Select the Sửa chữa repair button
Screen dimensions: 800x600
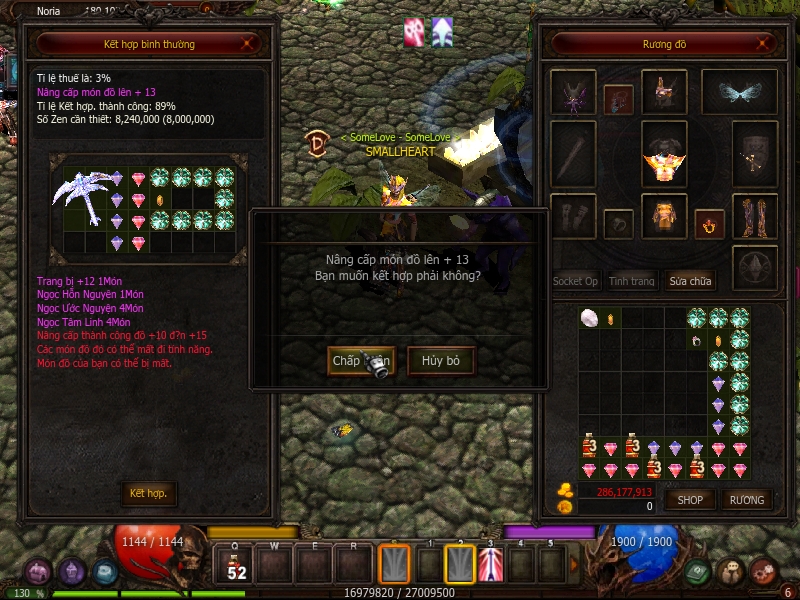(x=691, y=281)
